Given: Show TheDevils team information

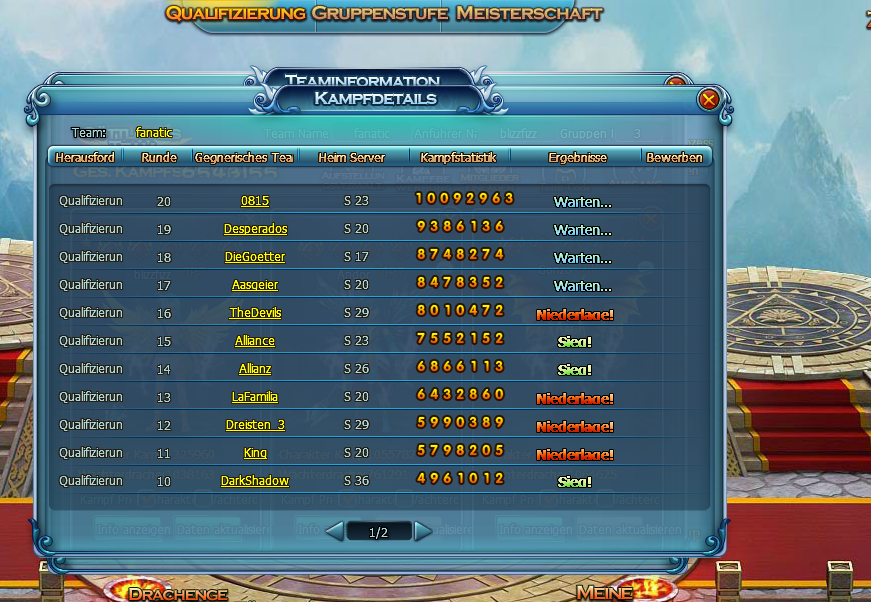Looking at the screenshot, I should (255, 313).
